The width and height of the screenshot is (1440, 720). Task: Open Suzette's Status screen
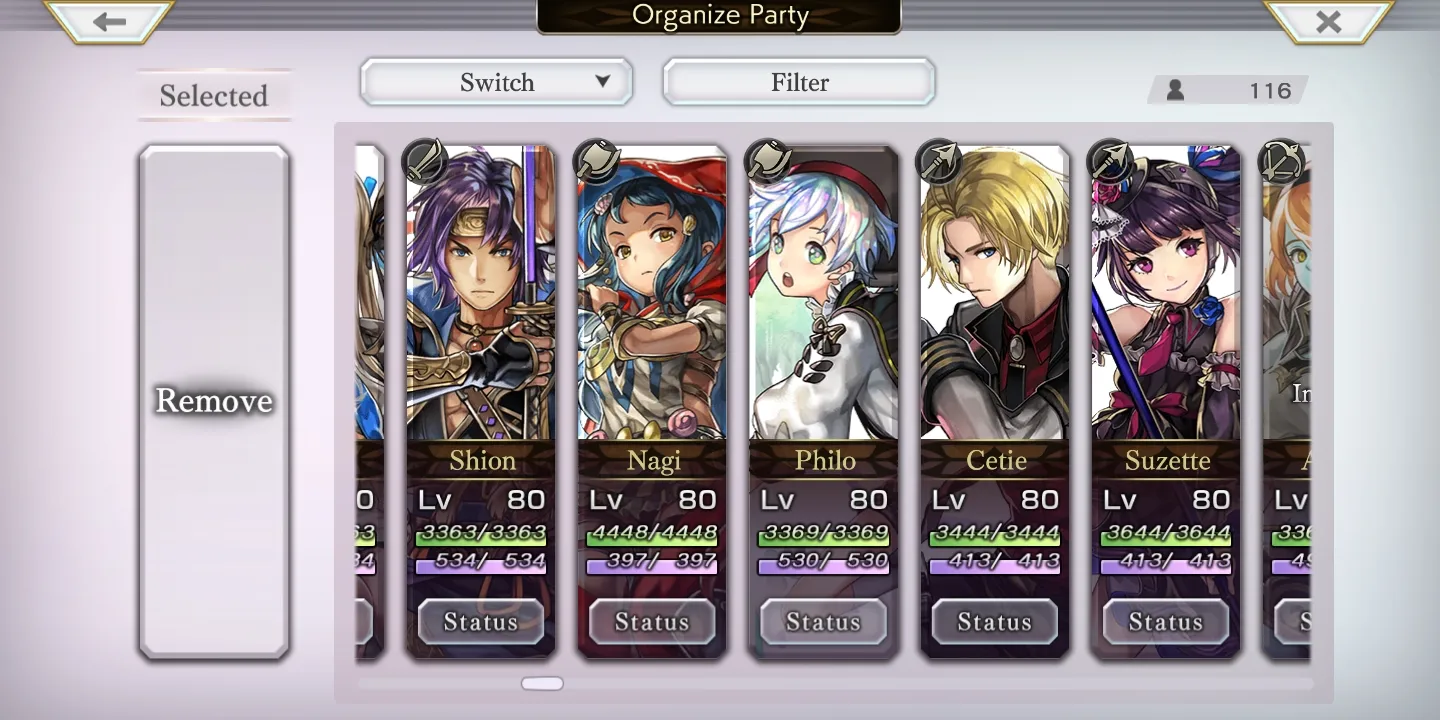click(x=1166, y=622)
